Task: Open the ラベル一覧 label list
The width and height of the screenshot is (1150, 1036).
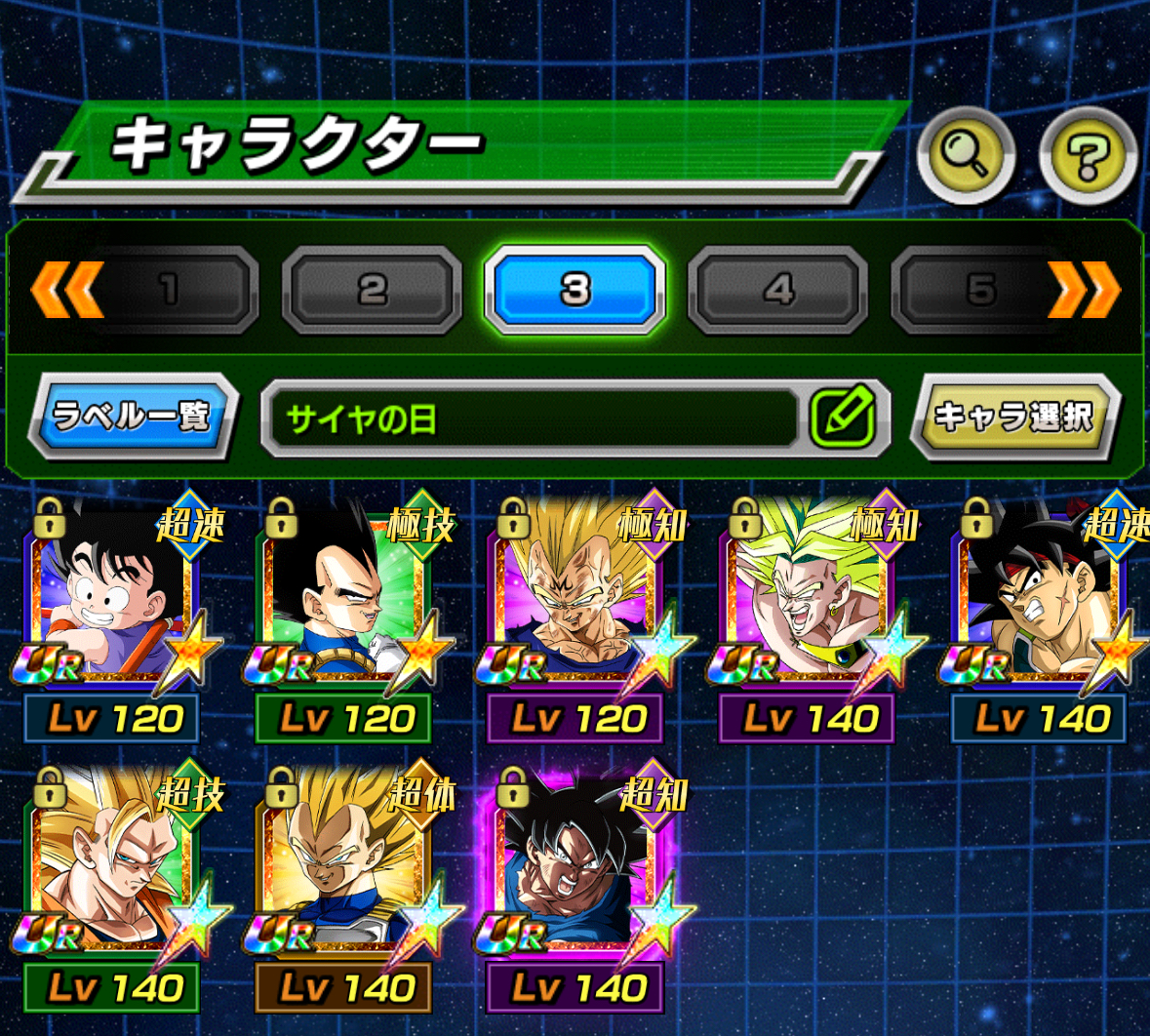Action: pyautogui.click(x=132, y=417)
